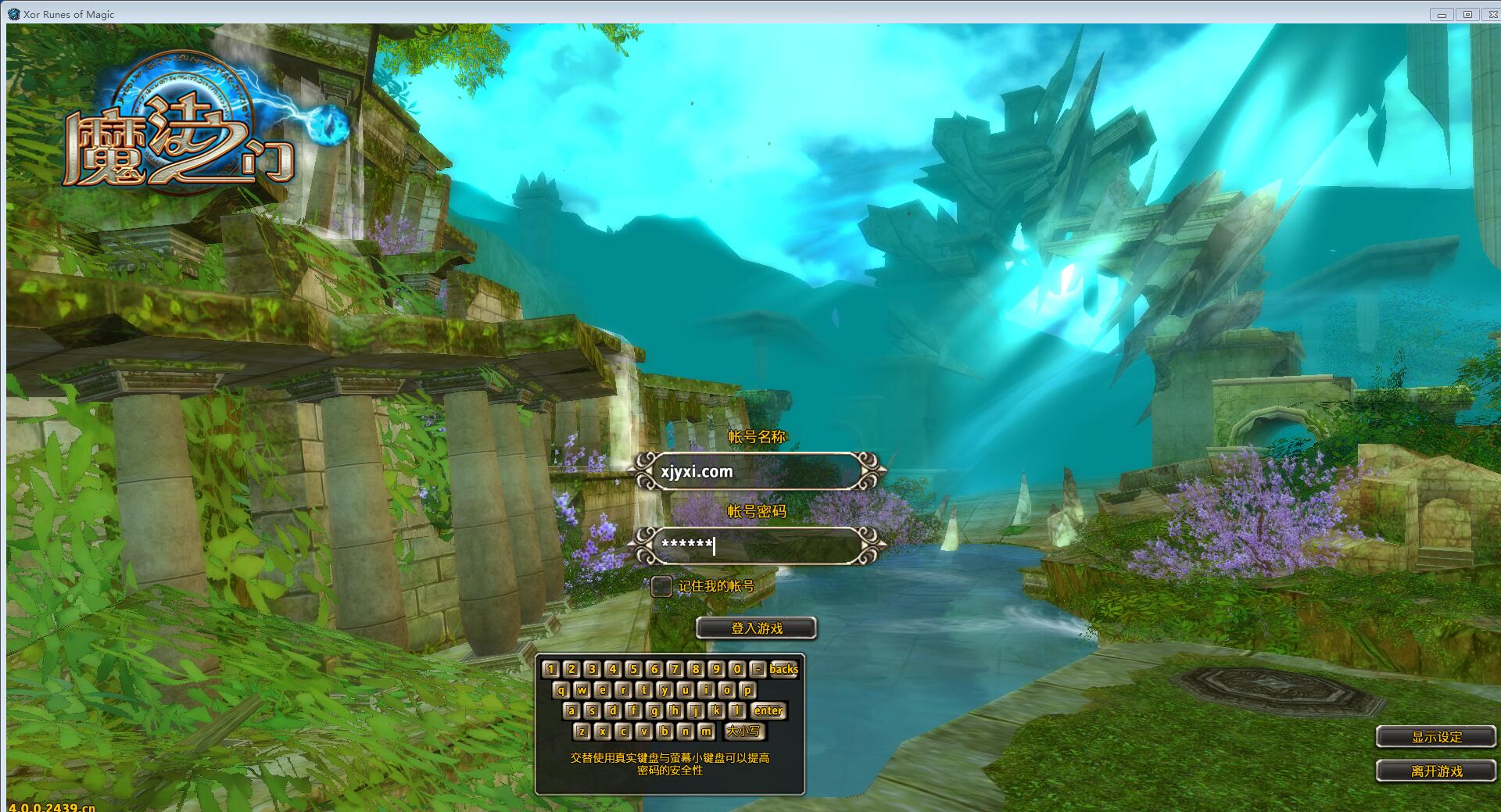Minimize the Xor Runes of Magic window
The height and width of the screenshot is (812, 1501).
1442,14
